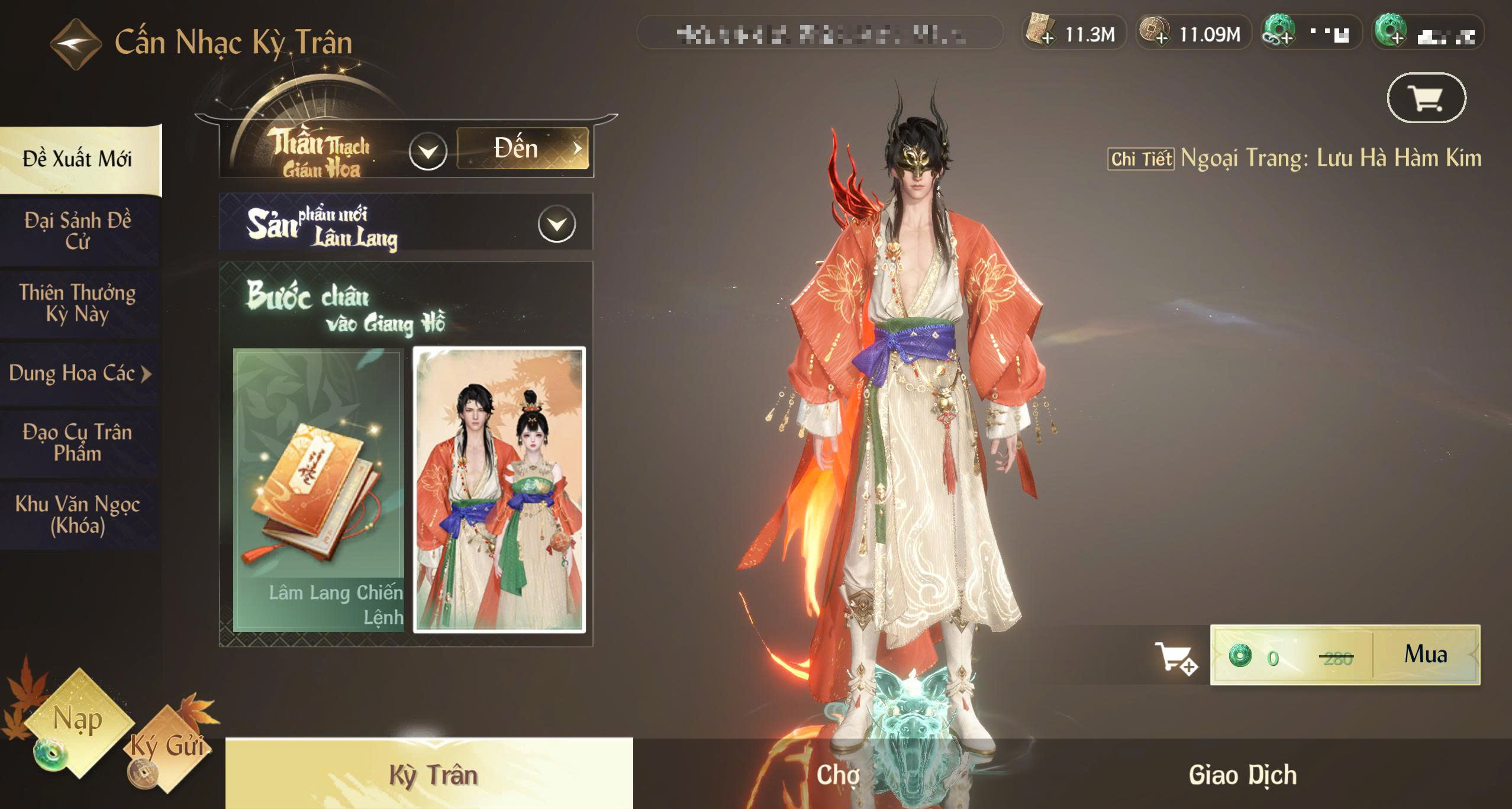Select Khu Văn Ngọc (Khóa) category
The image size is (1512, 809).
(78, 514)
